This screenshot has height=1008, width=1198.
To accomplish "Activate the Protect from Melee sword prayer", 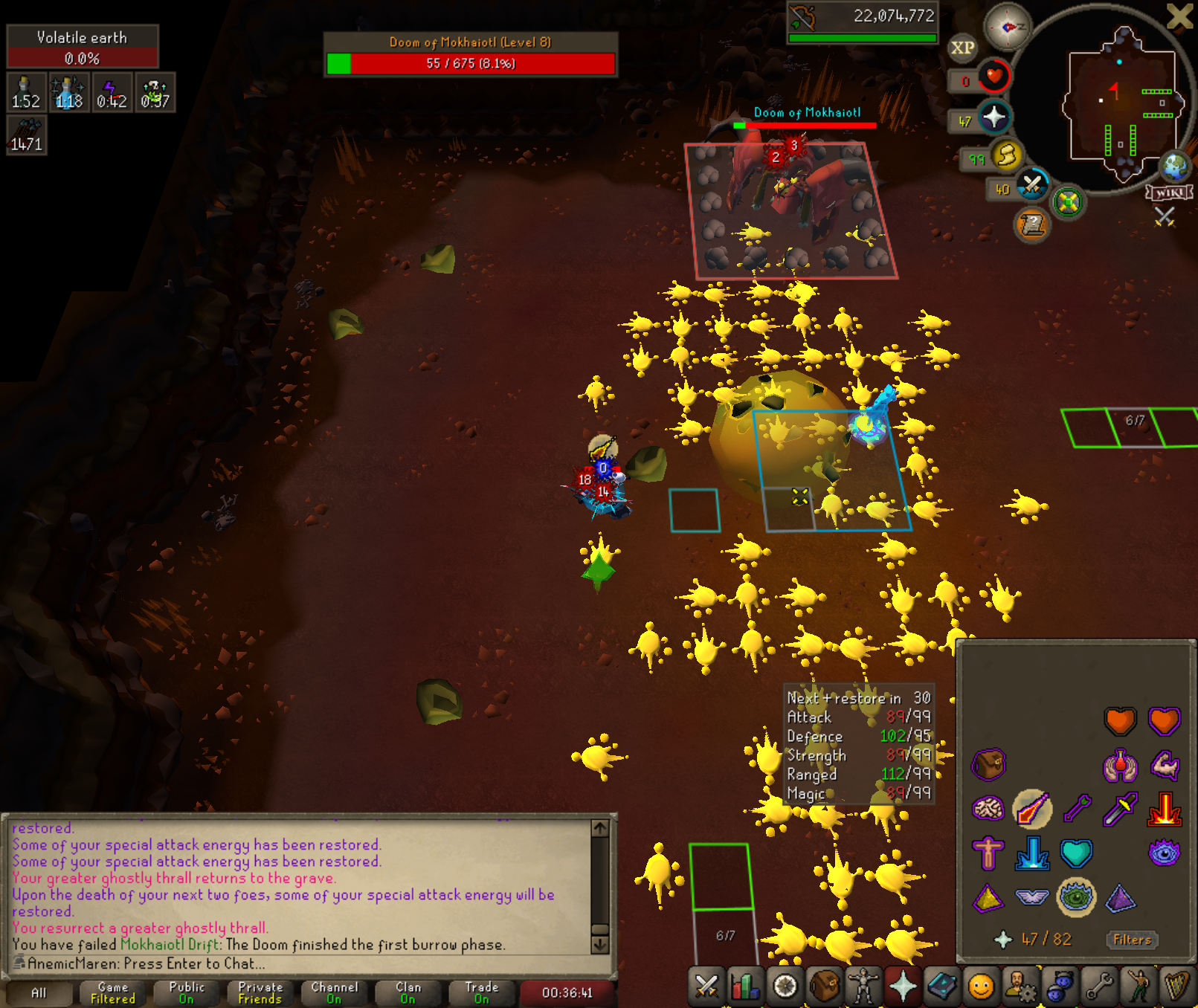I will tap(1121, 810).
